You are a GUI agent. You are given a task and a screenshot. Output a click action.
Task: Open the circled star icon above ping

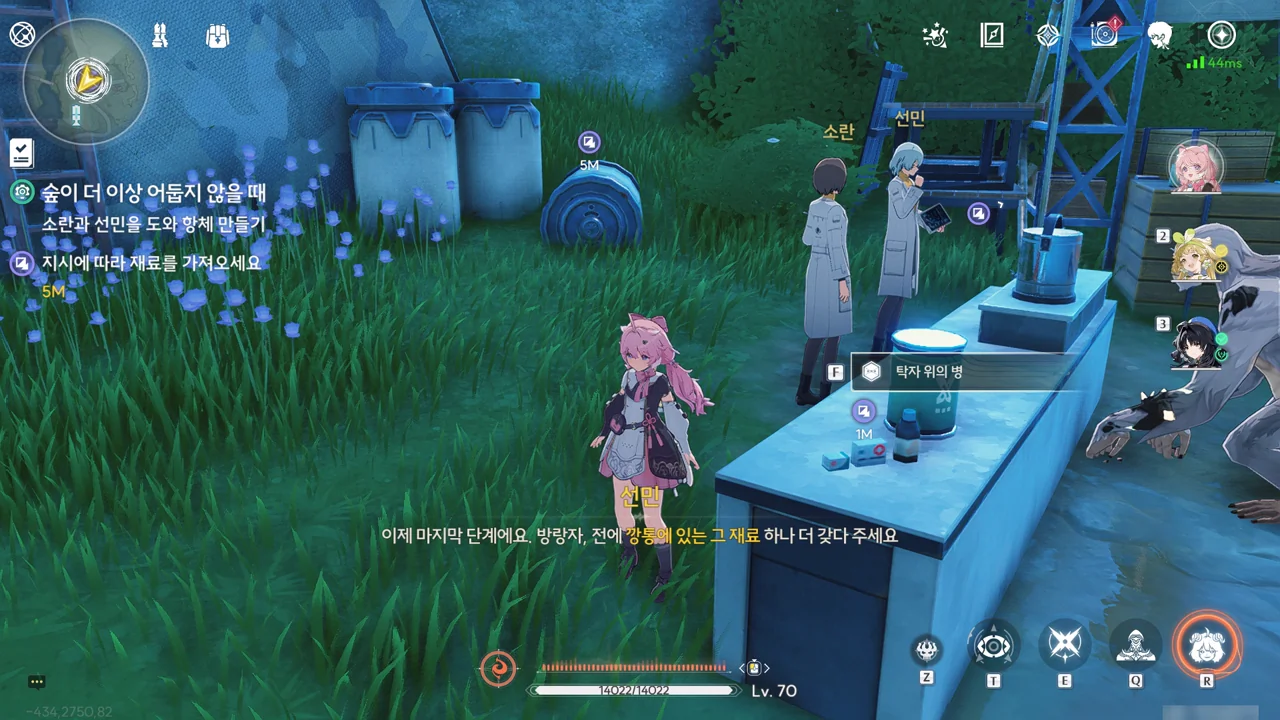coord(1221,35)
